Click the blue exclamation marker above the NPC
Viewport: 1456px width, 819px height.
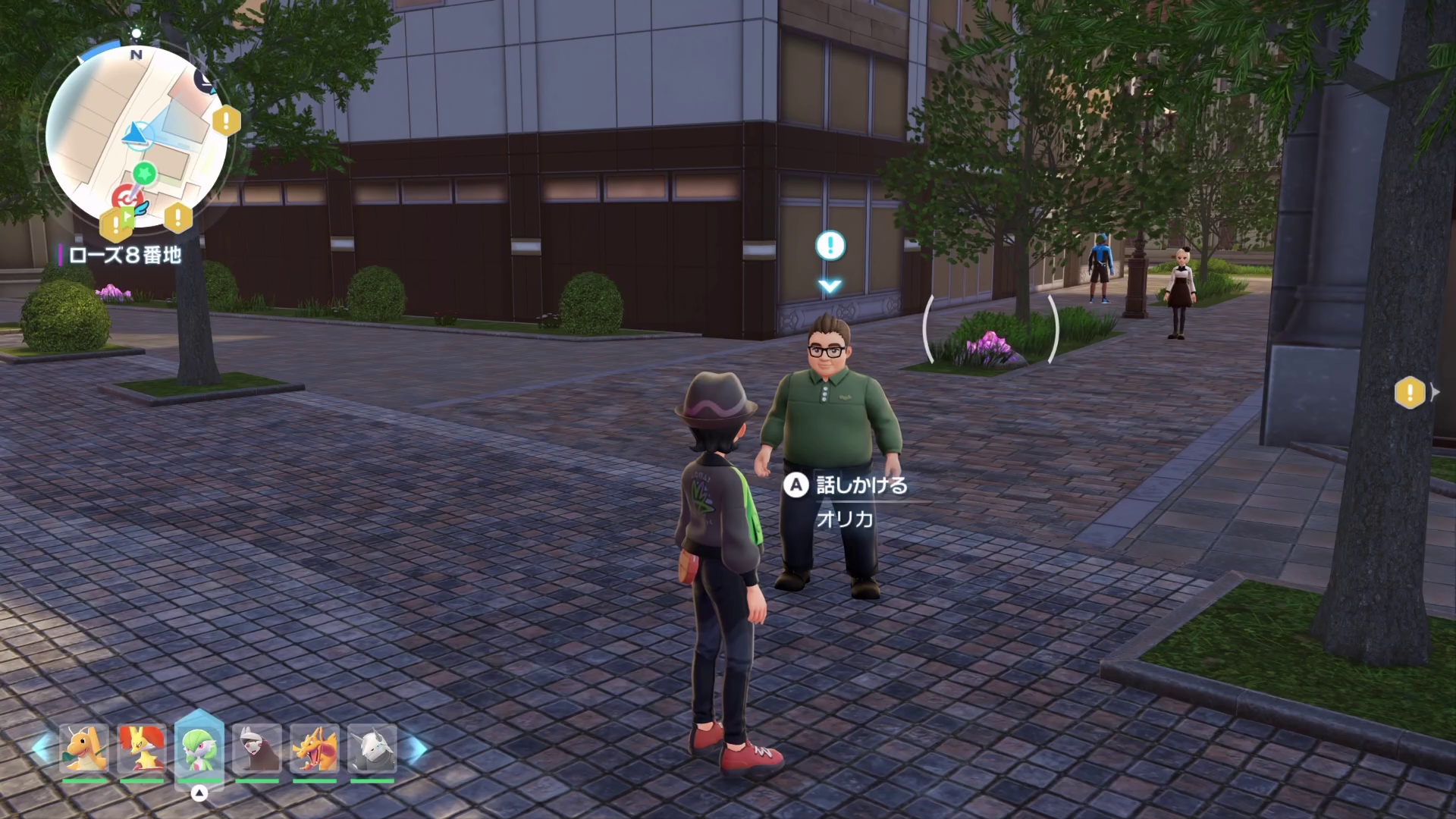tap(830, 245)
